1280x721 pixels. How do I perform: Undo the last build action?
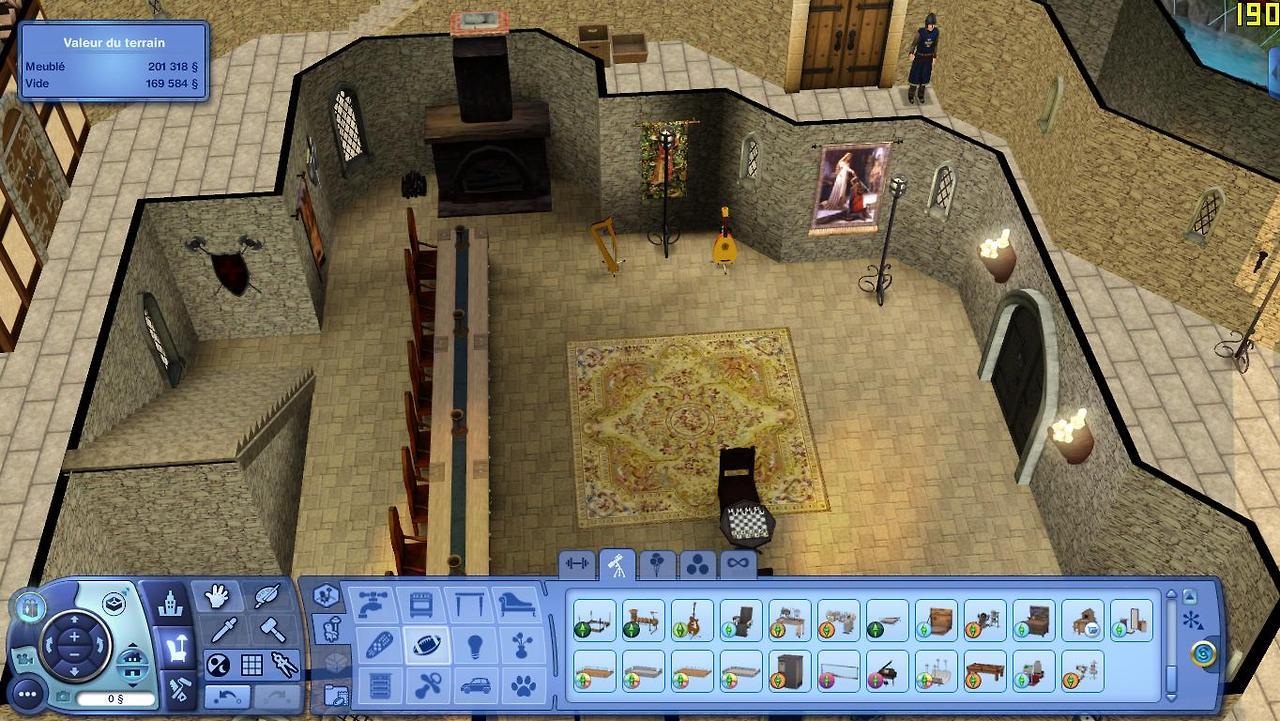click(227, 695)
